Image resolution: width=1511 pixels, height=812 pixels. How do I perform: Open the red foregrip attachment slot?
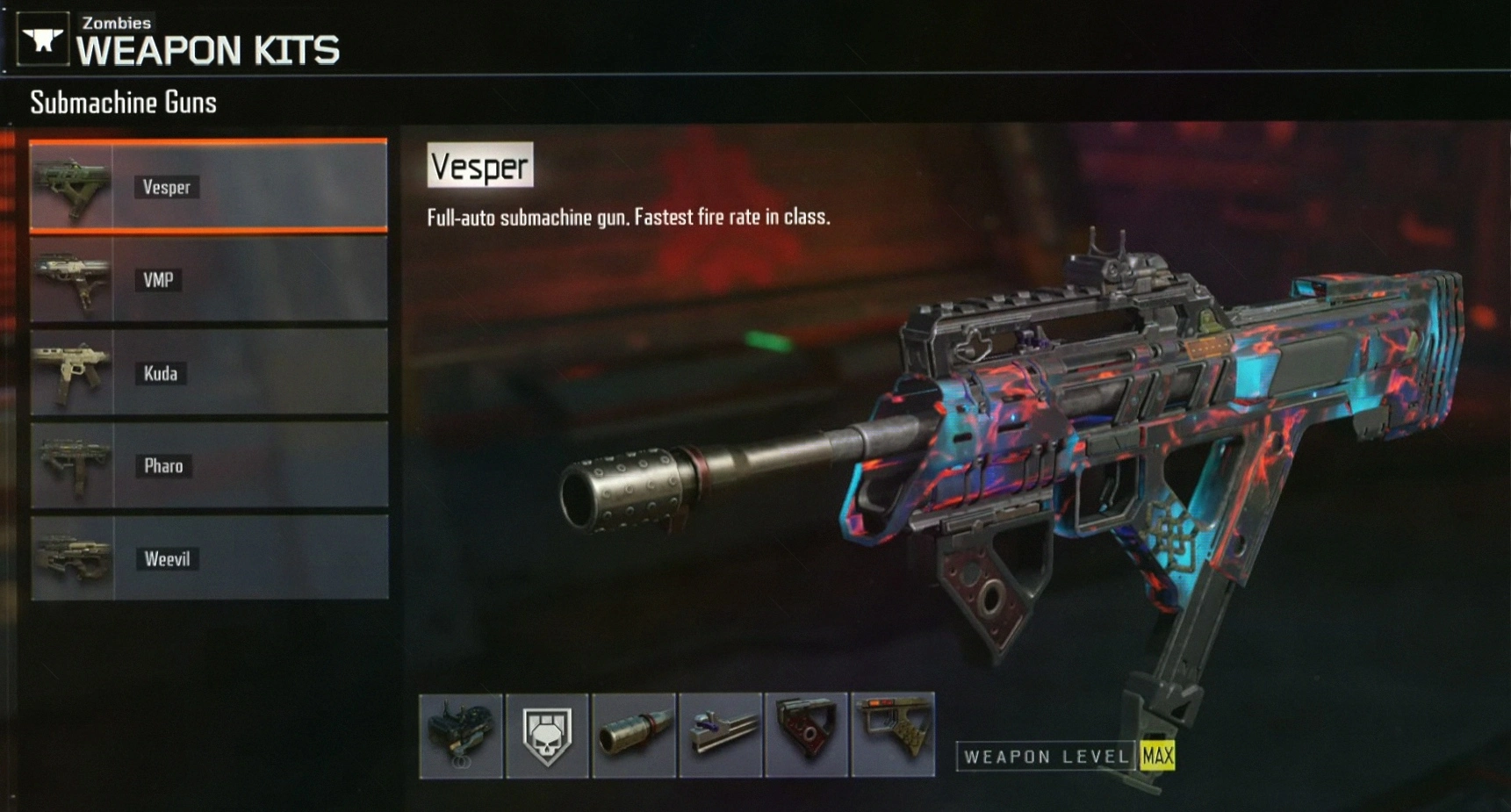806,735
